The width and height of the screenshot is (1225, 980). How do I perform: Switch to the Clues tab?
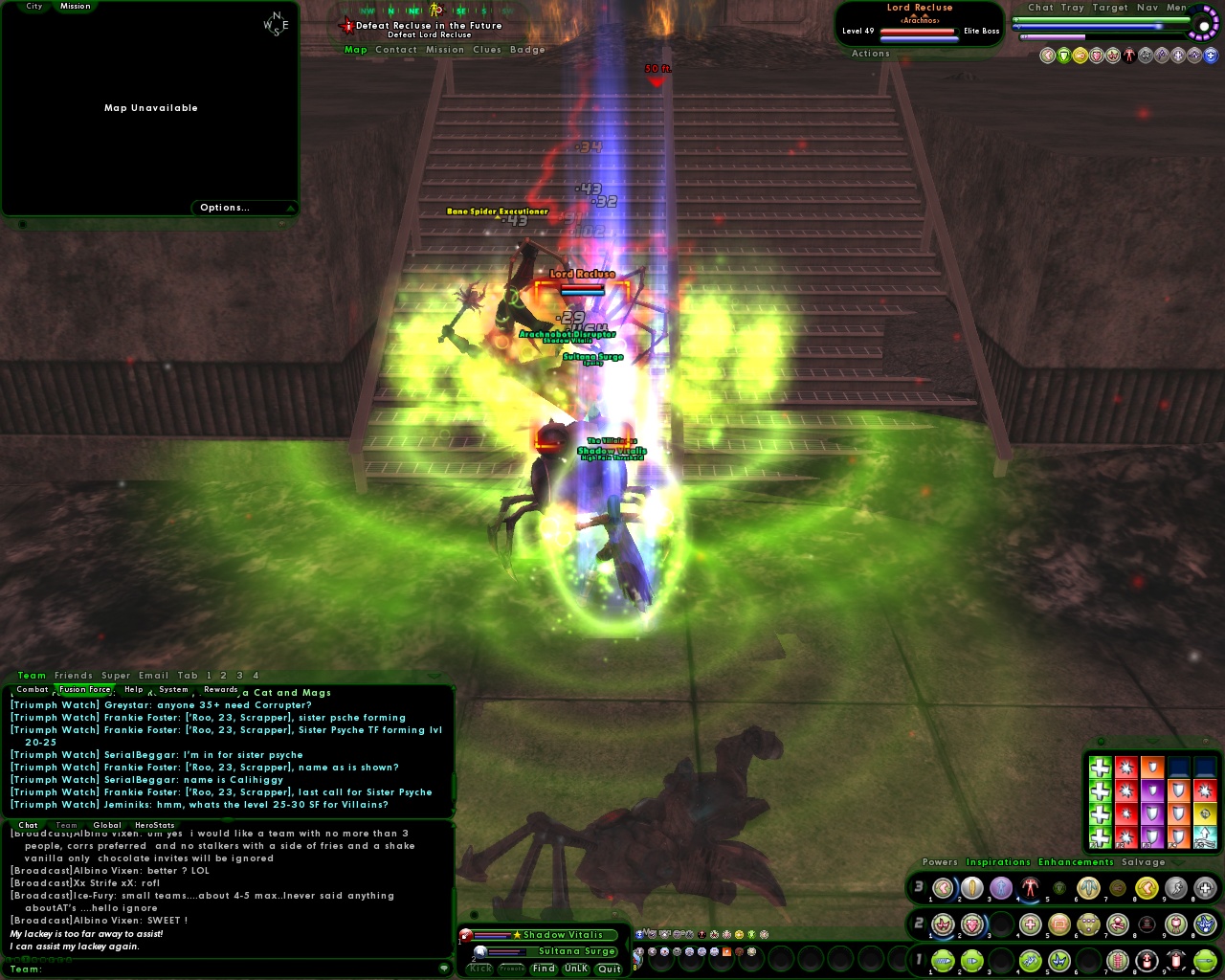[x=486, y=49]
